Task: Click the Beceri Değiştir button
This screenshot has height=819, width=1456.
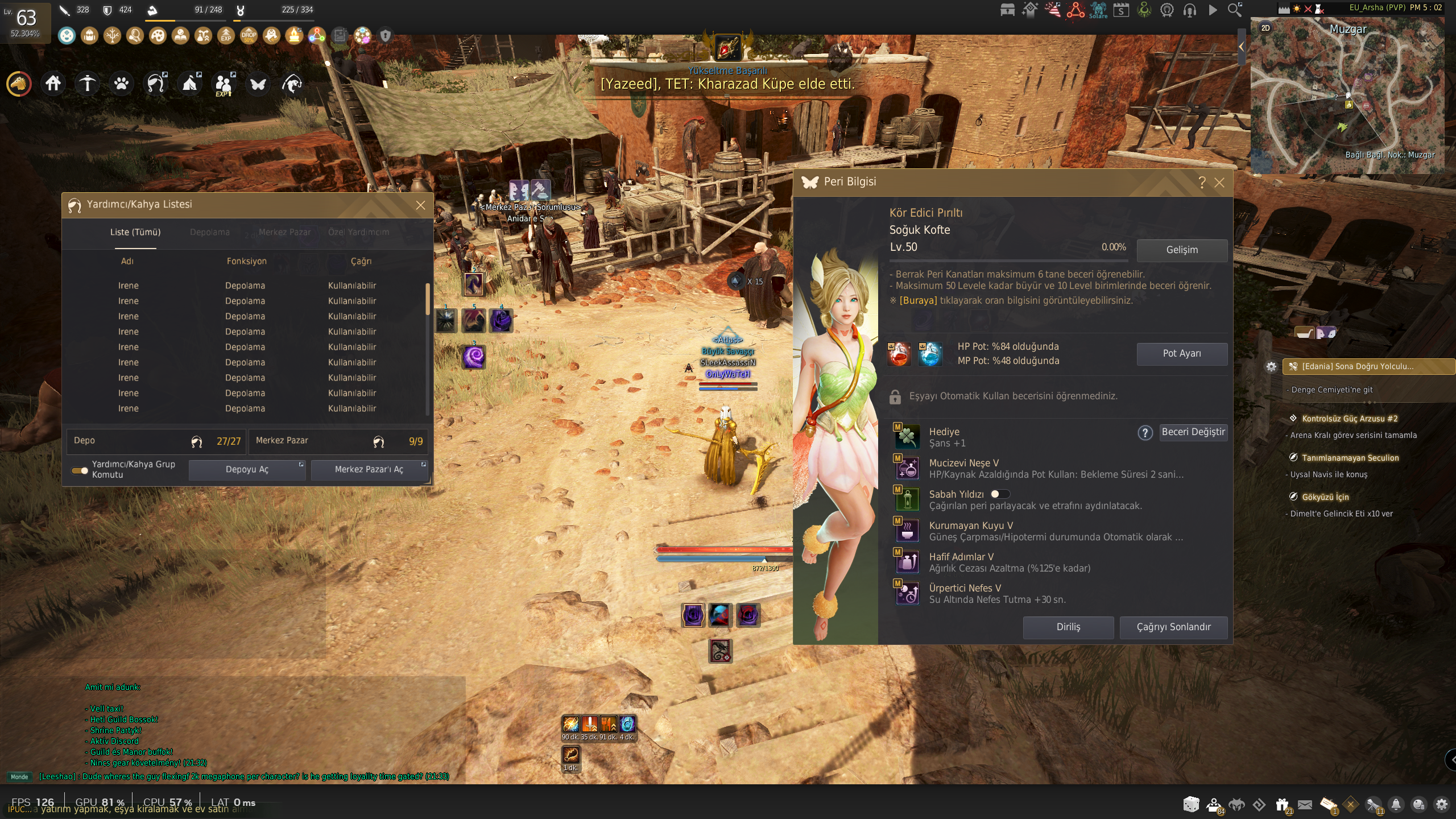Action: (1193, 432)
